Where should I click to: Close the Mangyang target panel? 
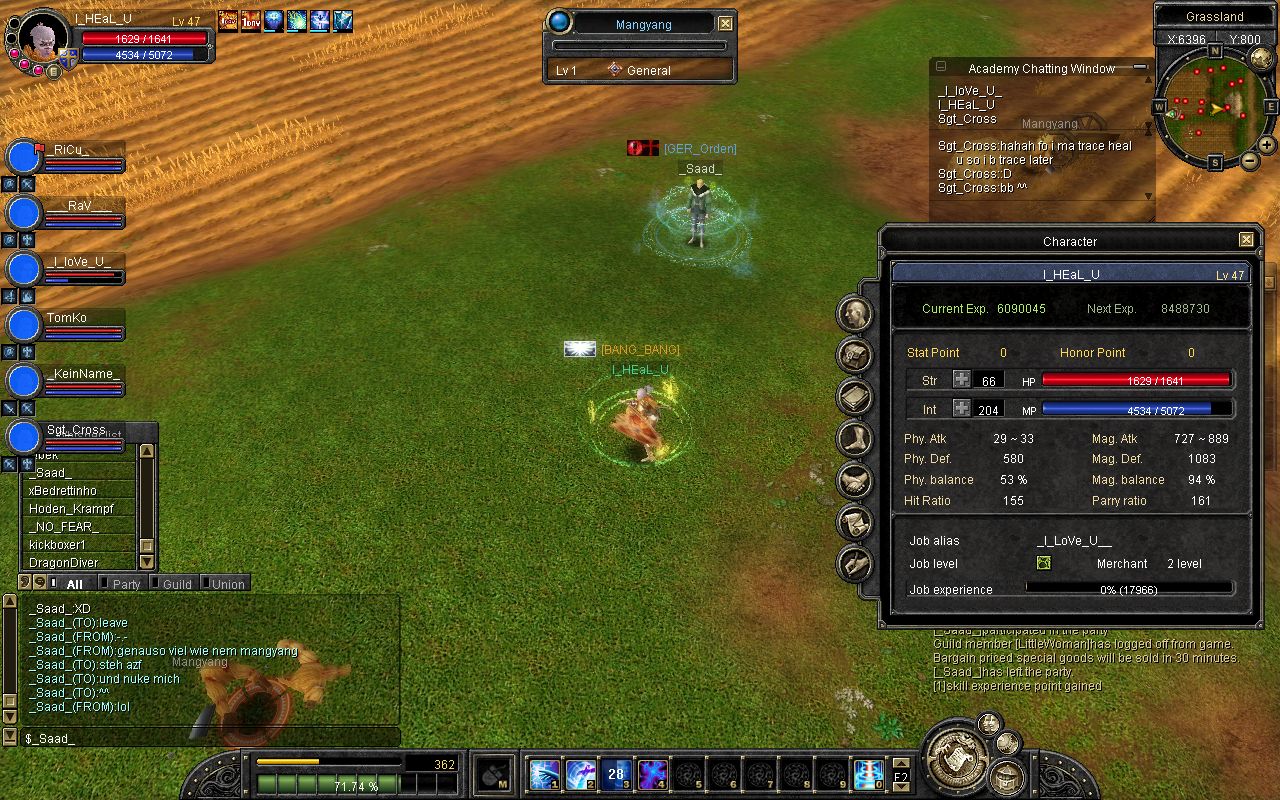726,23
